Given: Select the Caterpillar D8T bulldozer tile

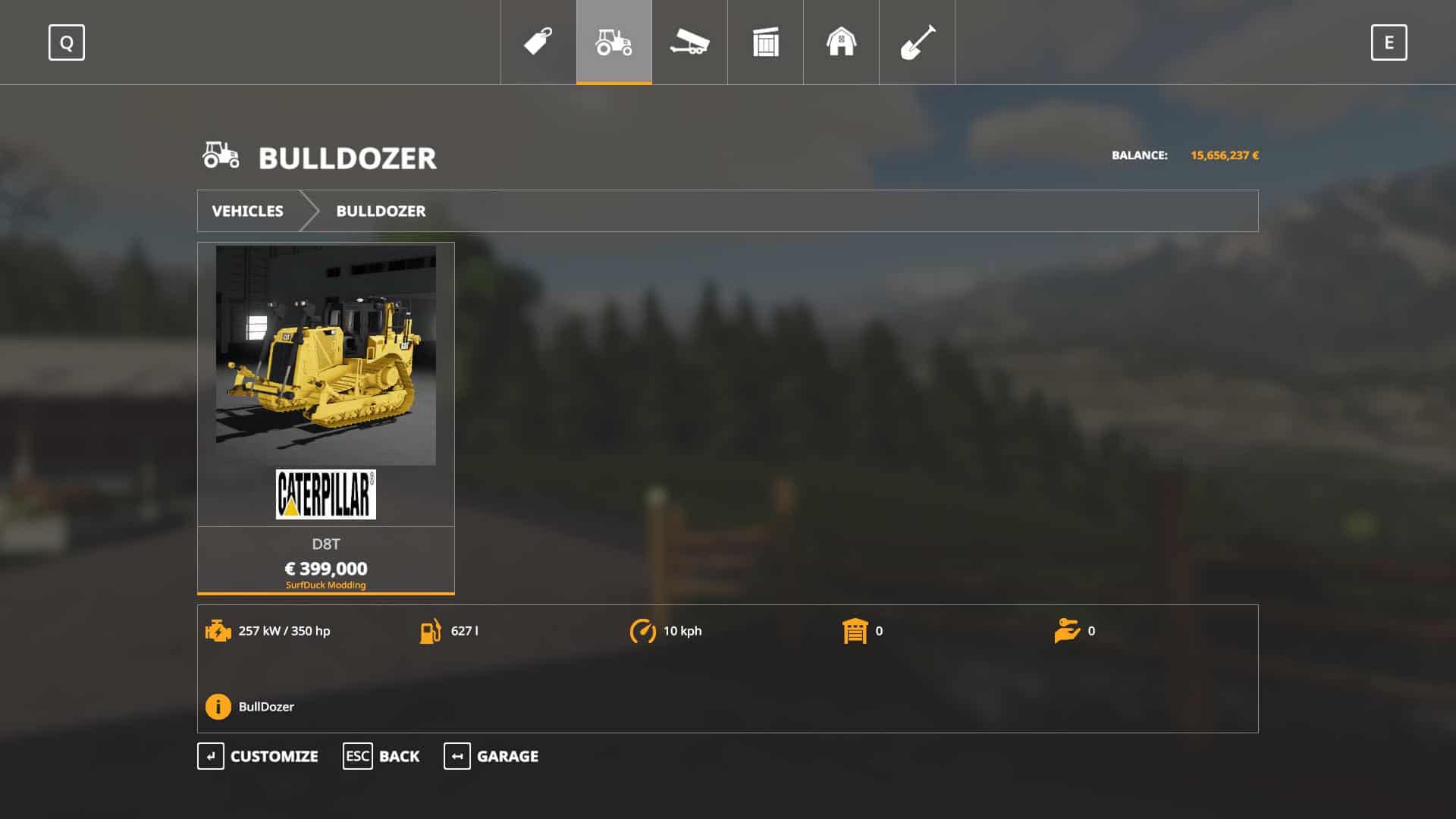Looking at the screenshot, I should coord(326,417).
